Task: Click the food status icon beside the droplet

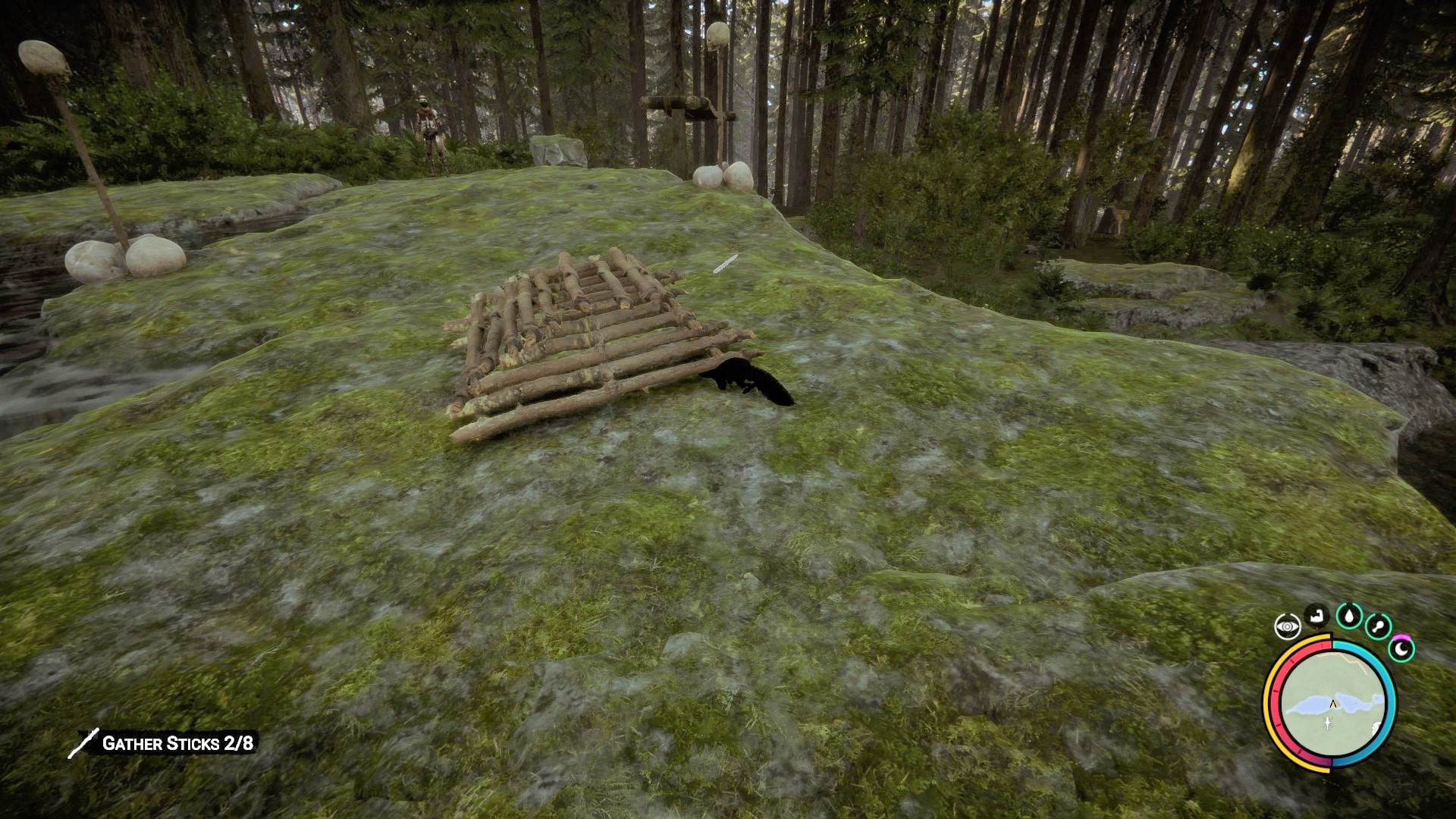Action: click(x=1378, y=626)
